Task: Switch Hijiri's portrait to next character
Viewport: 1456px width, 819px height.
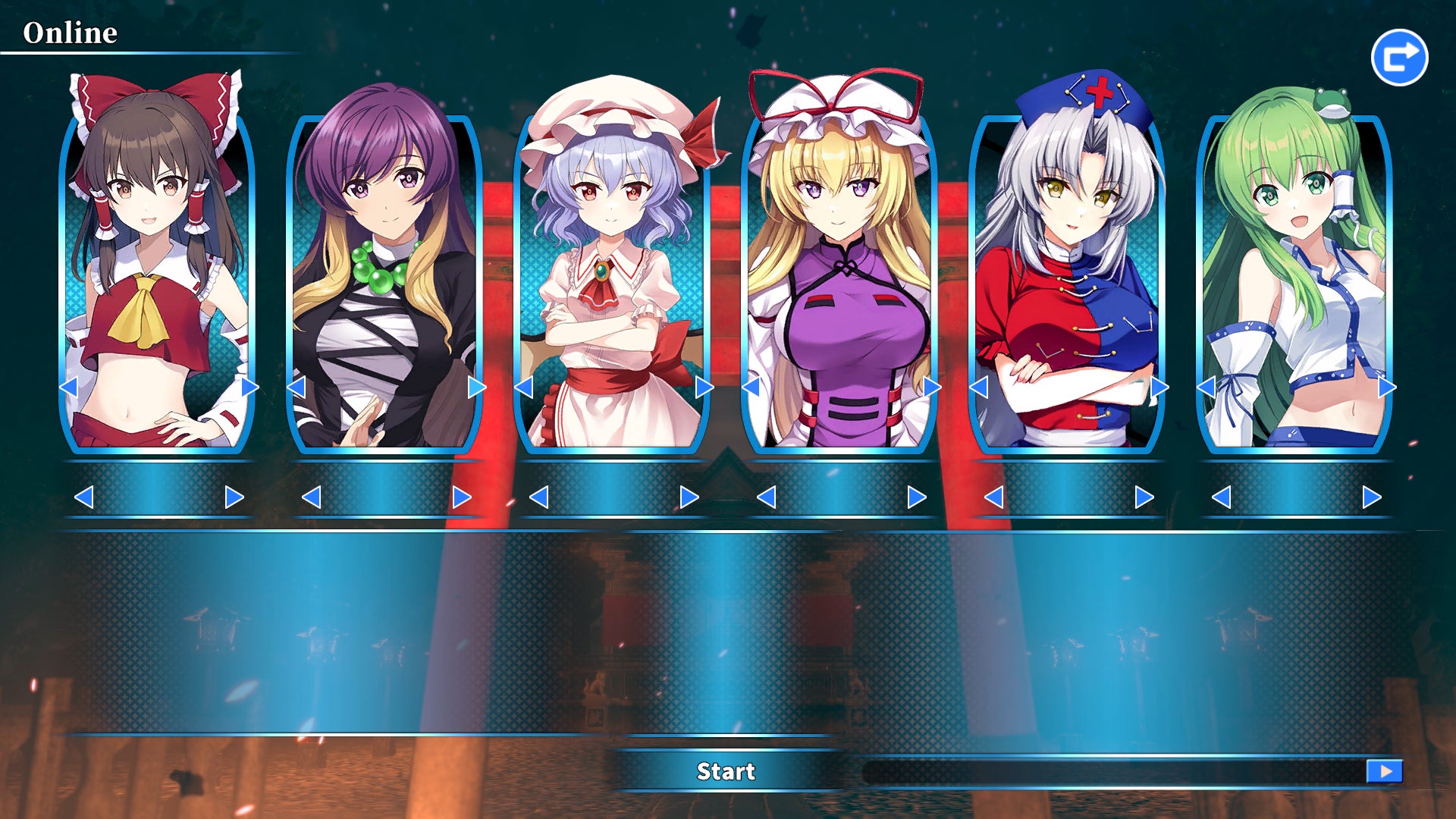Action: coord(477,388)
